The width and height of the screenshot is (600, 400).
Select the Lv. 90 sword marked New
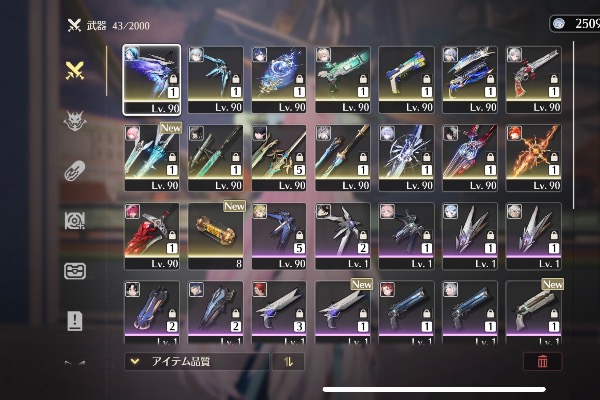[x=152, y=156]
